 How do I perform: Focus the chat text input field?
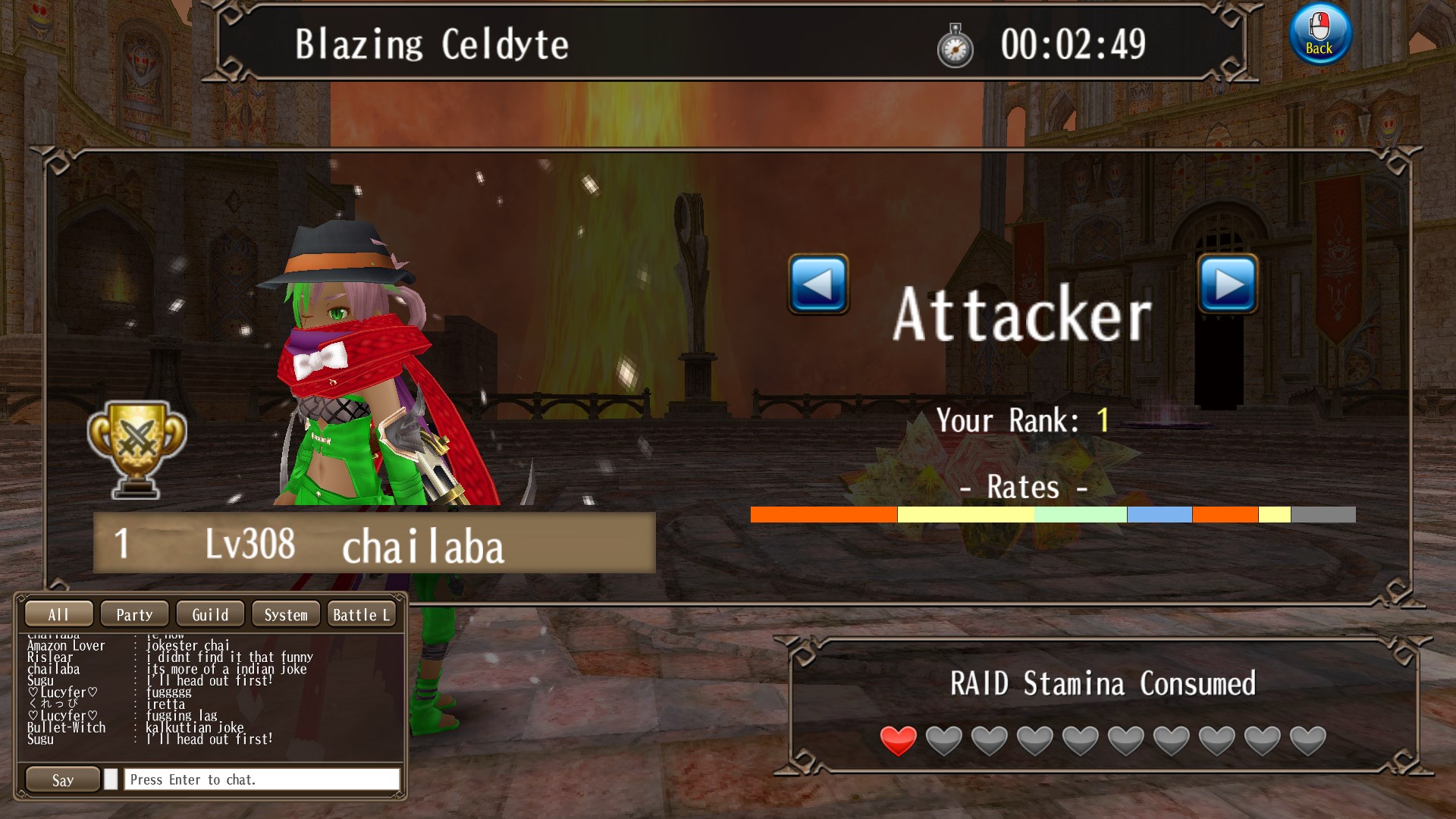261,780
